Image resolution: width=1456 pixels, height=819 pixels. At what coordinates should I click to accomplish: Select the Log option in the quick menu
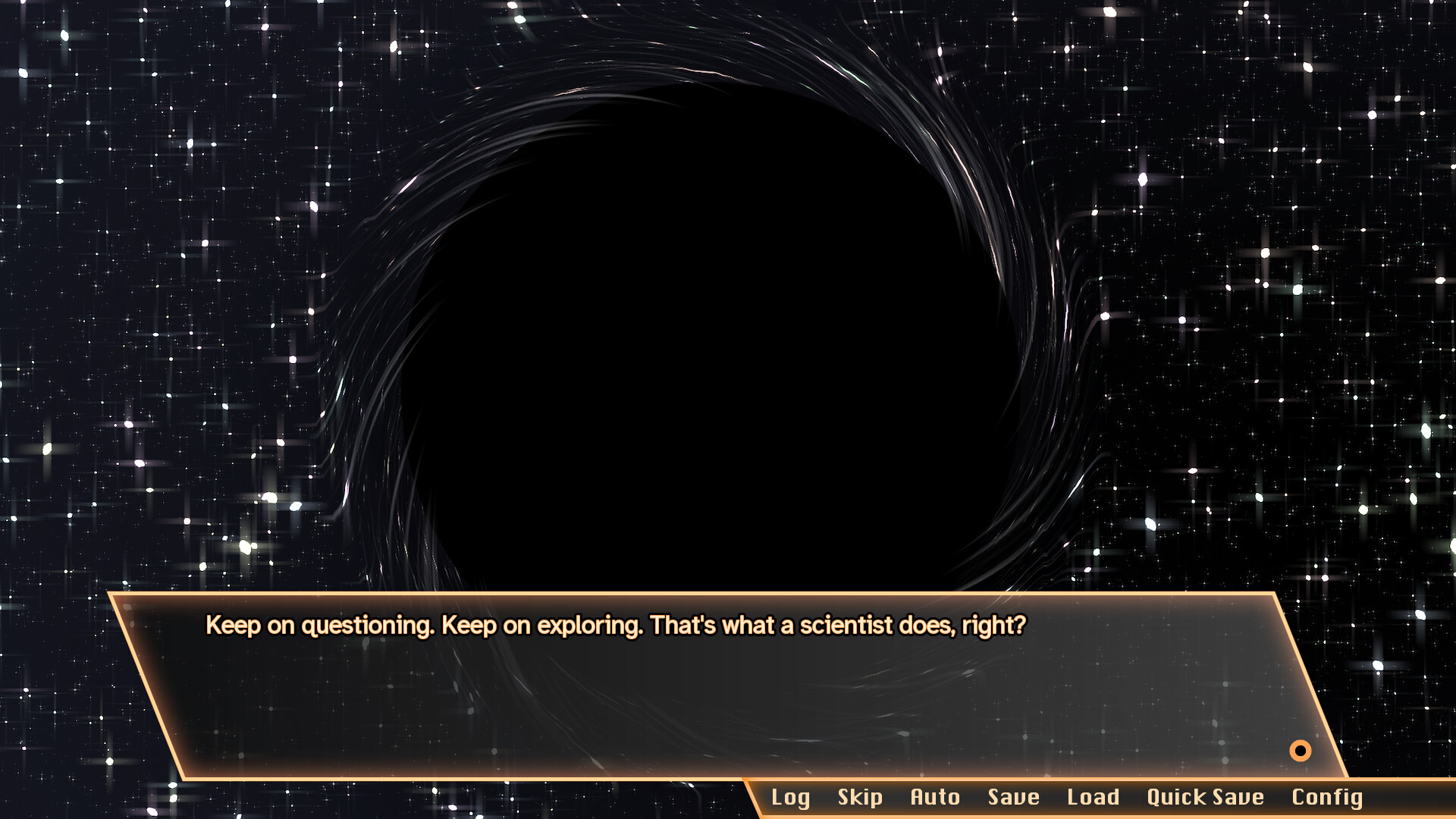tap(790, 797)
